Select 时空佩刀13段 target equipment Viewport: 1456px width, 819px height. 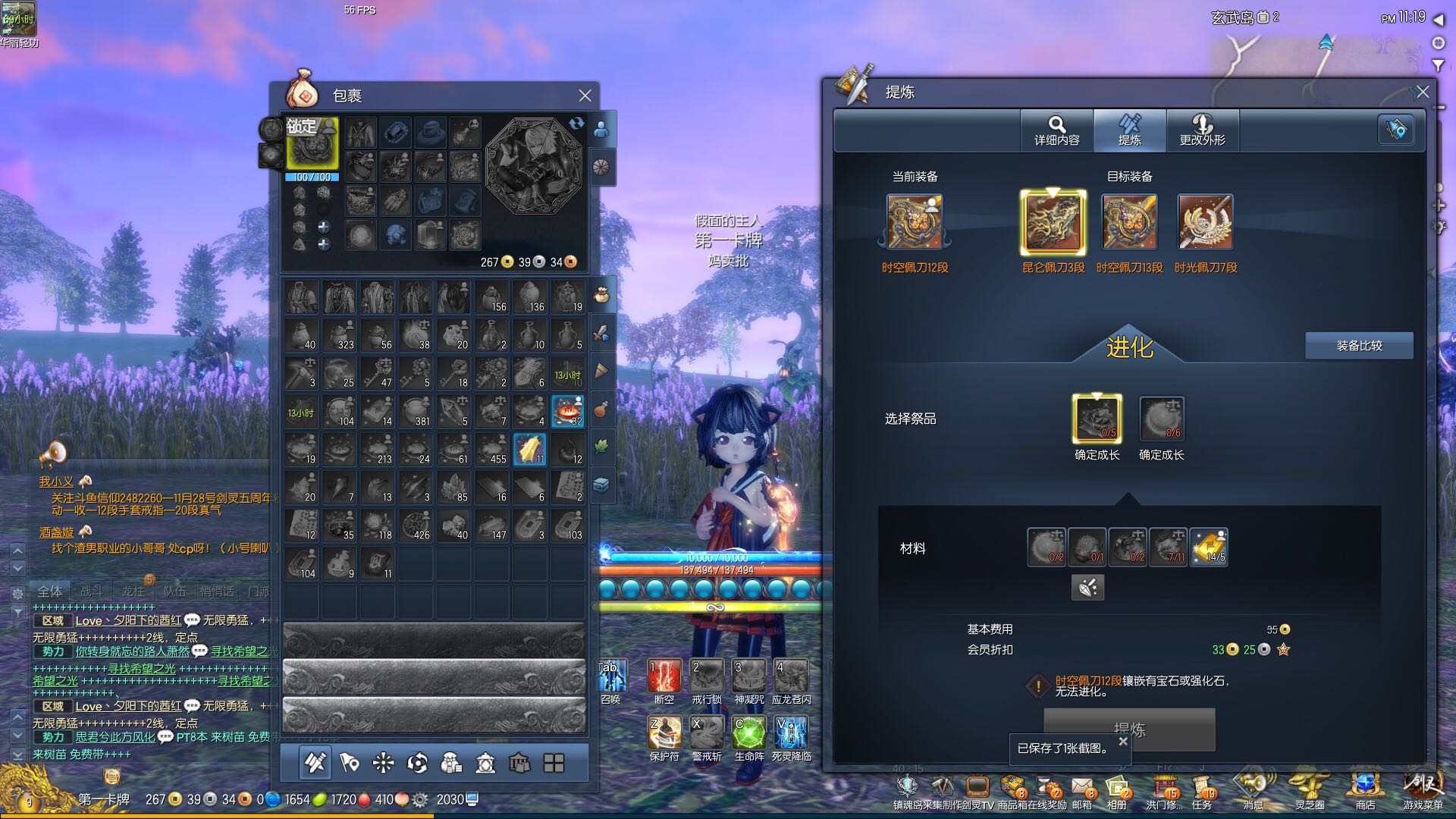coord(1129,222)
